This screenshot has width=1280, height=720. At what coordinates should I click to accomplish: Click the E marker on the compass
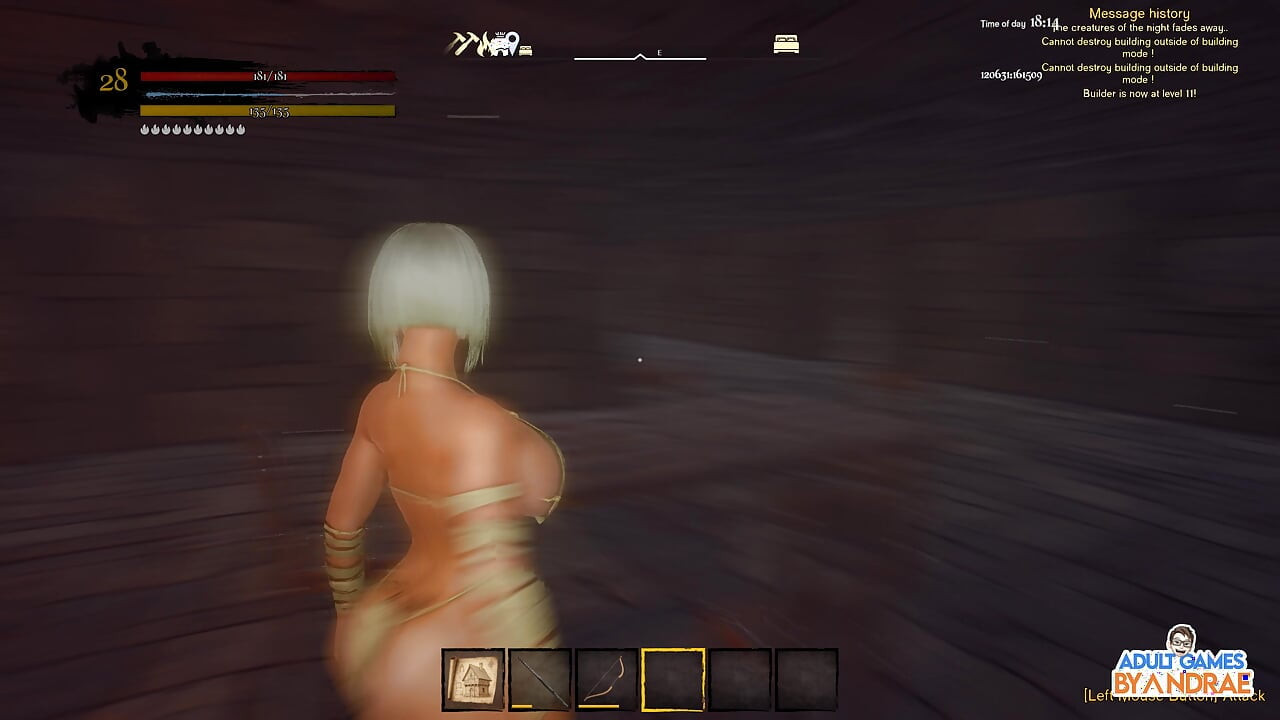(x=658, y=53)
